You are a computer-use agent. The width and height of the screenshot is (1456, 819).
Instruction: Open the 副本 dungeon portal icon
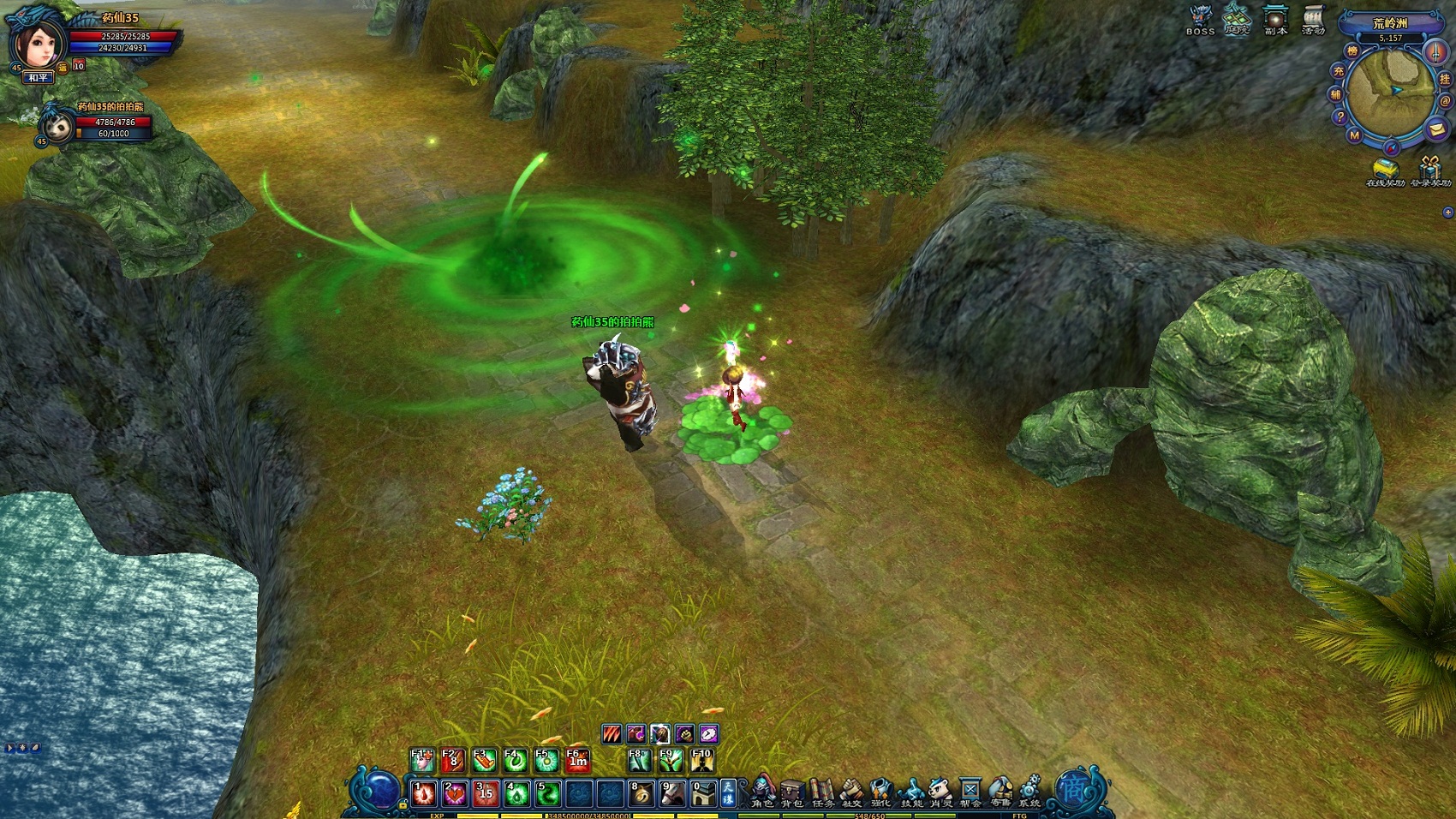[x=1275, y=19]
